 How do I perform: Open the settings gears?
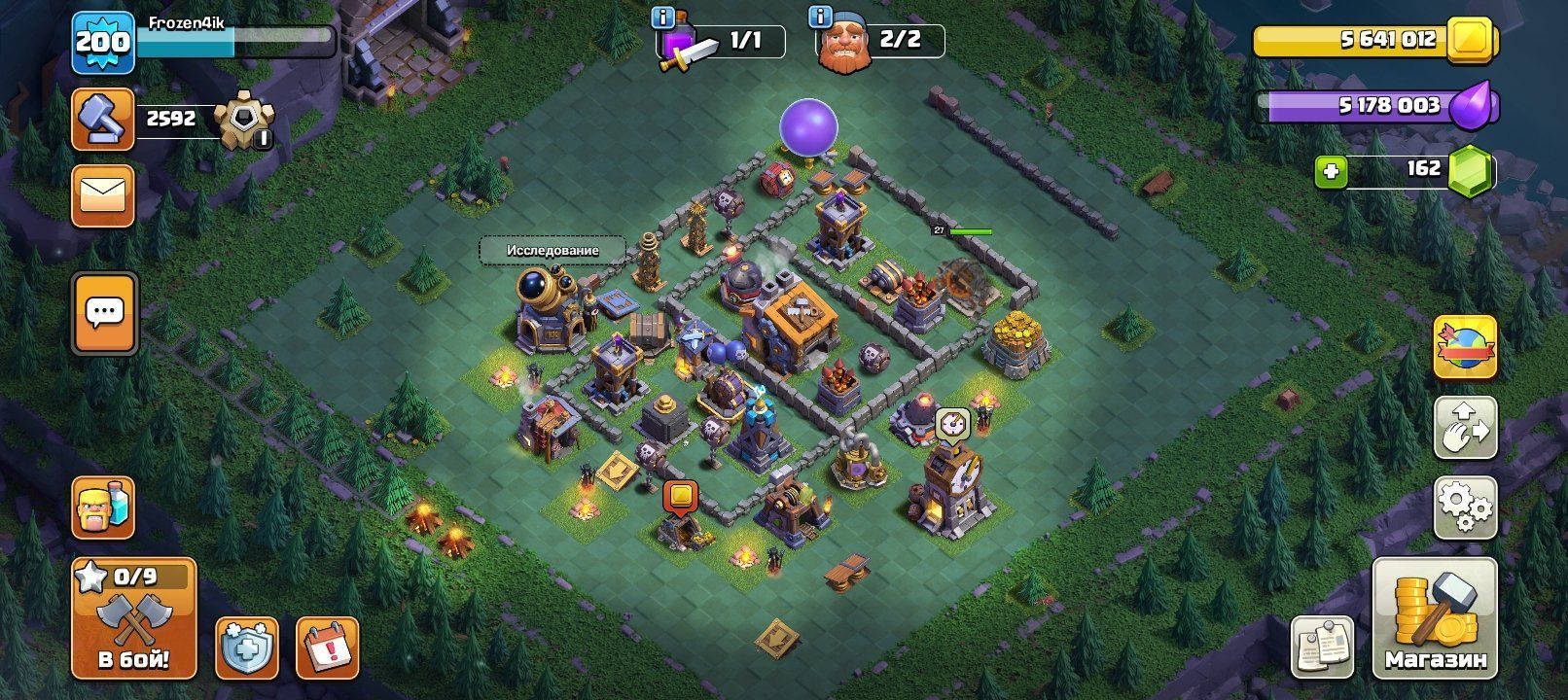pos(1465,507)
